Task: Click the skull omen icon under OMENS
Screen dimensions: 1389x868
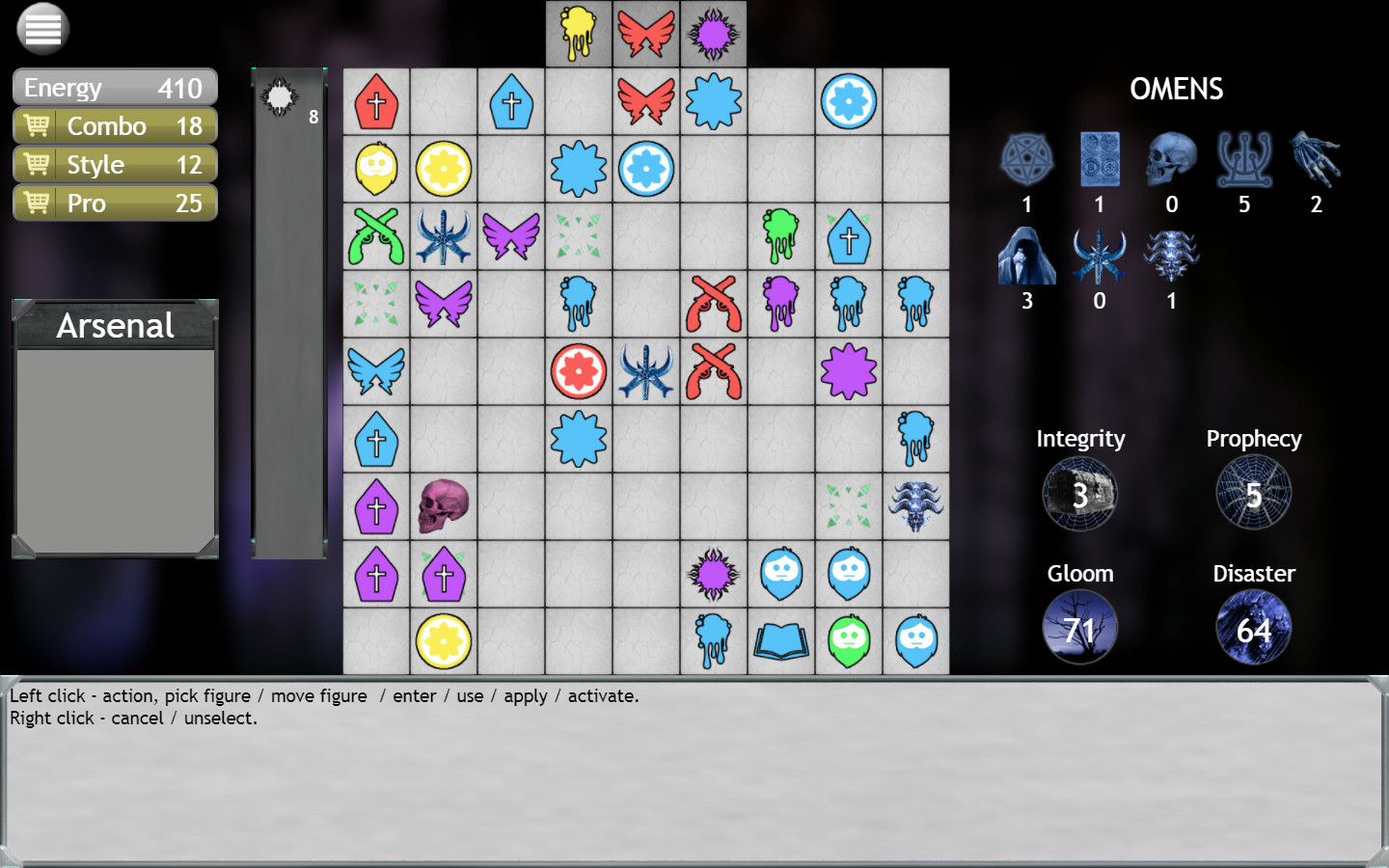Action: (x=1171, y=159)
